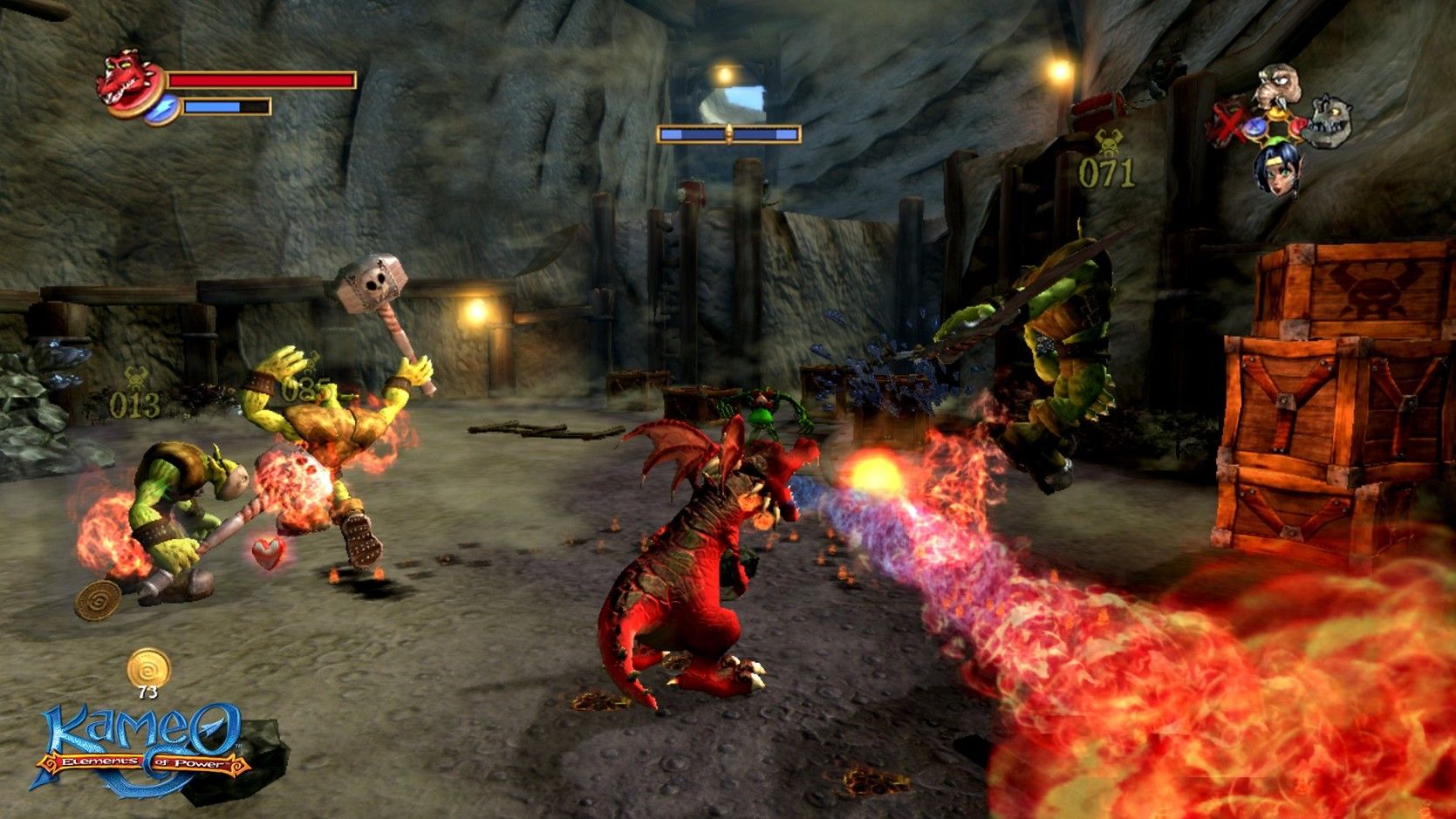Click the tusked troll portrait top-right
The width and height of the screenshot is (1456, 819).
tap(1278, 85)
